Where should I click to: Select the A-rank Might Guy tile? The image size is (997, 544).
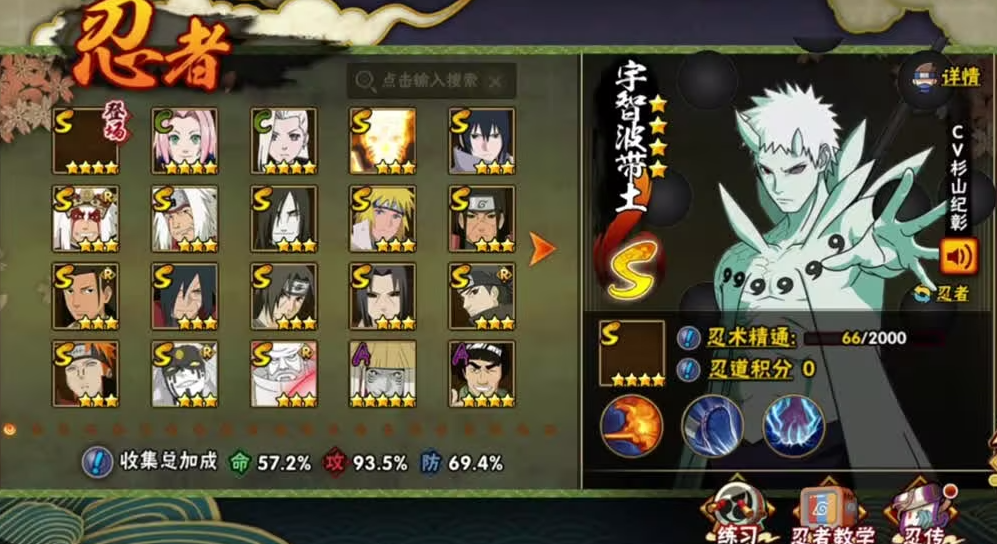point(481,374)
